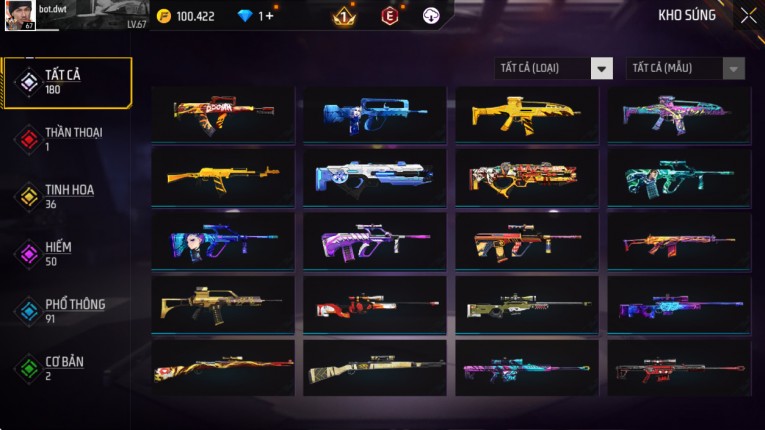Select the purple and yellow AUG skin
Viewport: 765px width, 430px height.
point(375,240)
